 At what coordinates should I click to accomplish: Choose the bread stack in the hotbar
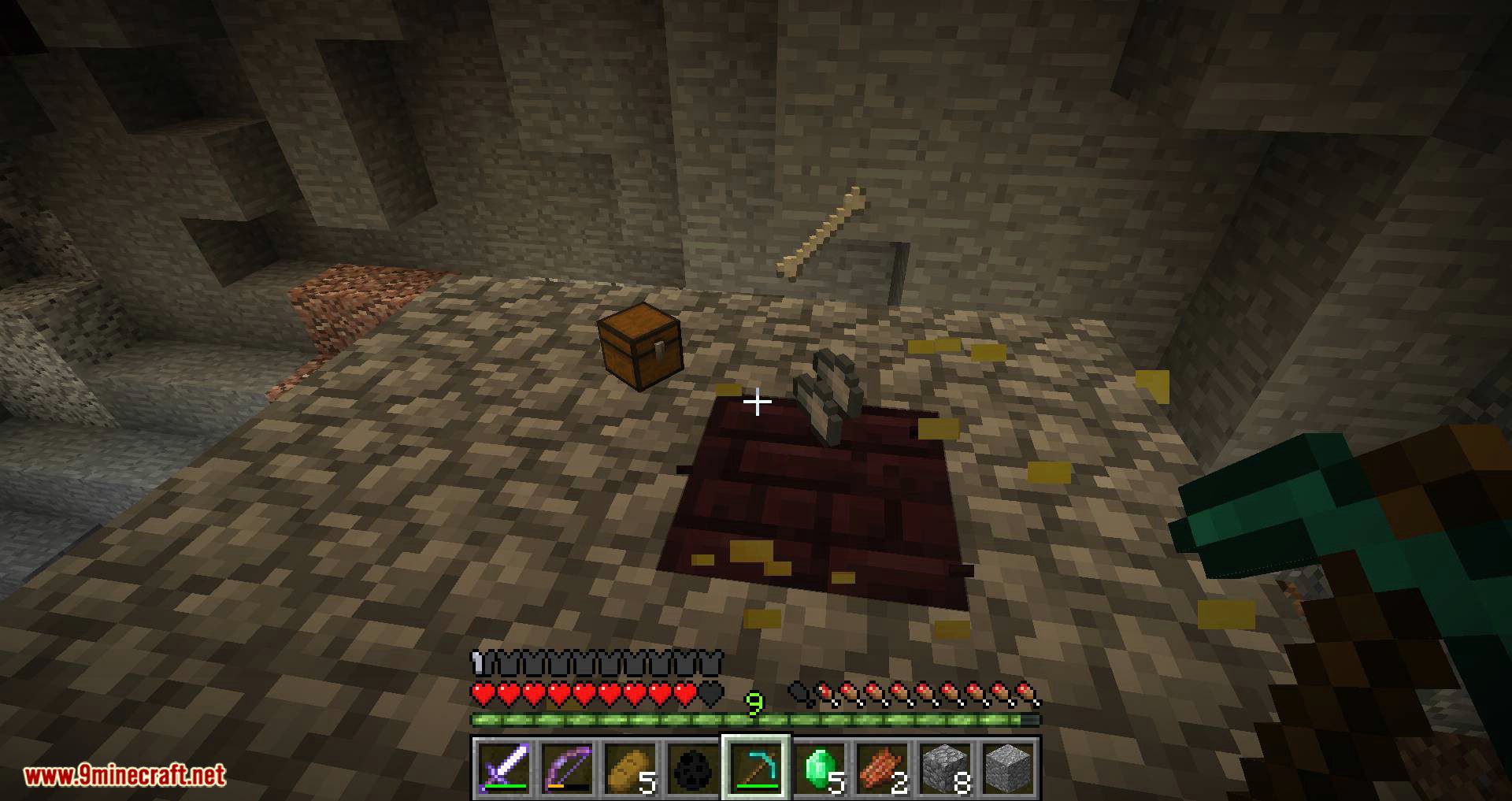click(629, 767)
